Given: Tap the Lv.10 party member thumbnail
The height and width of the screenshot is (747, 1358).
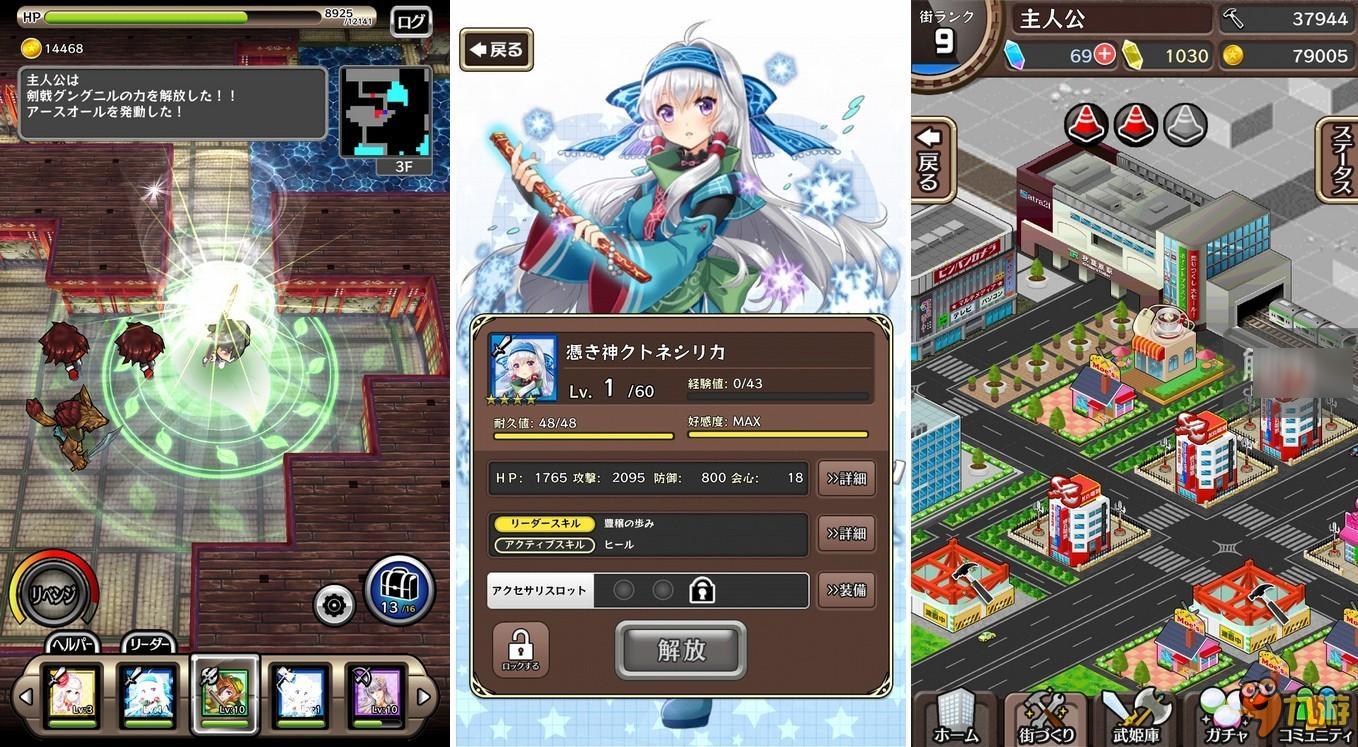Looking at the screenshot, I should (x=225, y=694).
